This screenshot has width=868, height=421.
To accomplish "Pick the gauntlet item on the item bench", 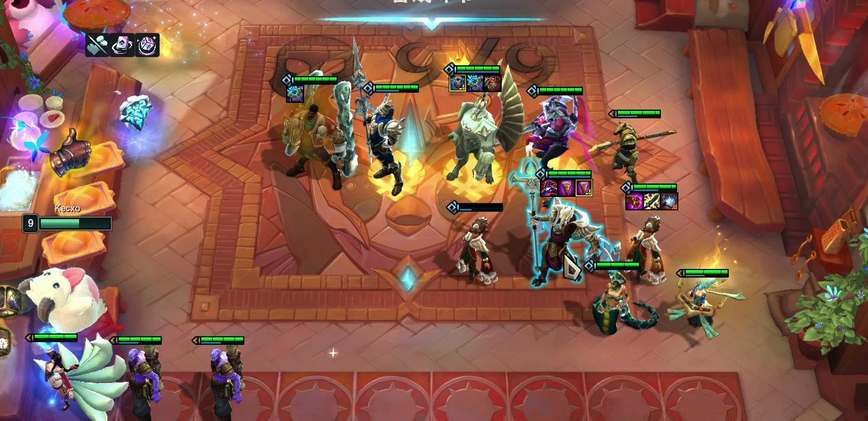I will click(72, 153).
